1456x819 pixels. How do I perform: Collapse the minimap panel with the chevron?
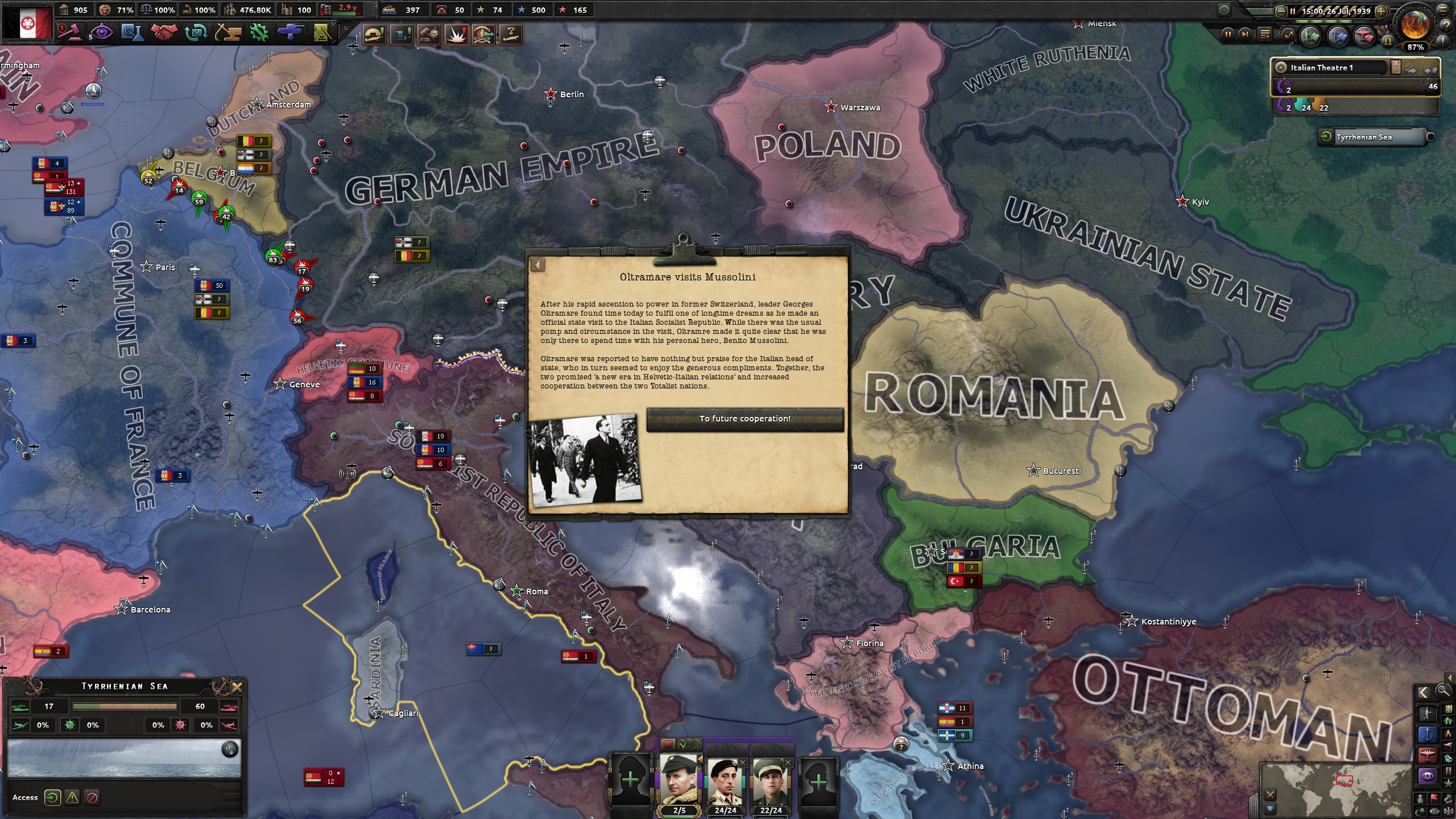pyautogui.click(x=1424, y=692)
